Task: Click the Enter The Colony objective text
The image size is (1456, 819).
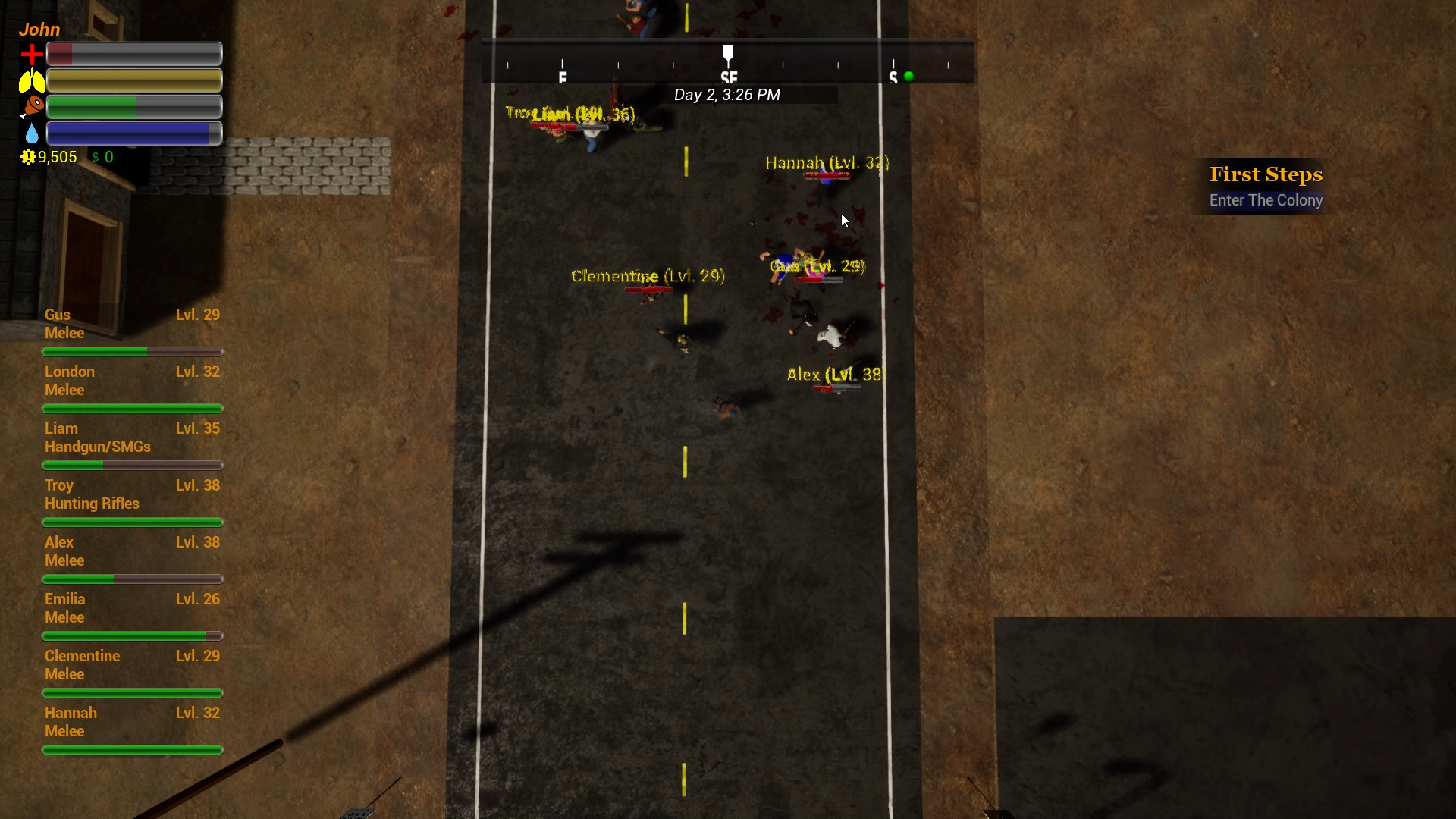Action: click(1266, 200)
